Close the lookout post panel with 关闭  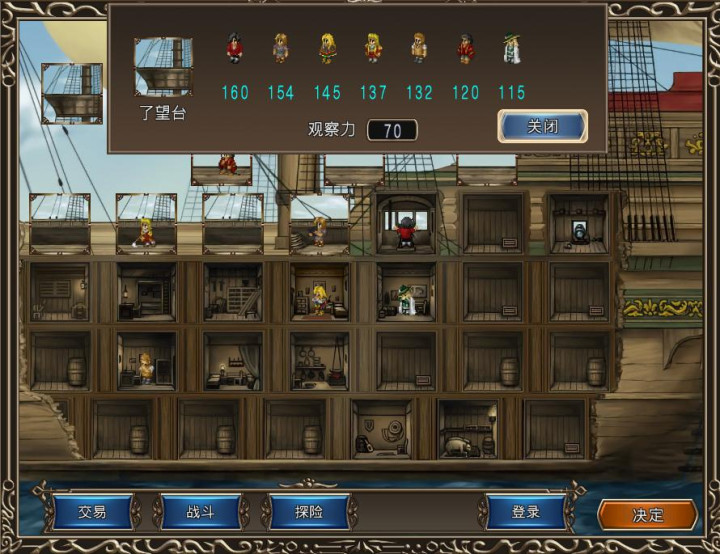click(x=542, y=127)
